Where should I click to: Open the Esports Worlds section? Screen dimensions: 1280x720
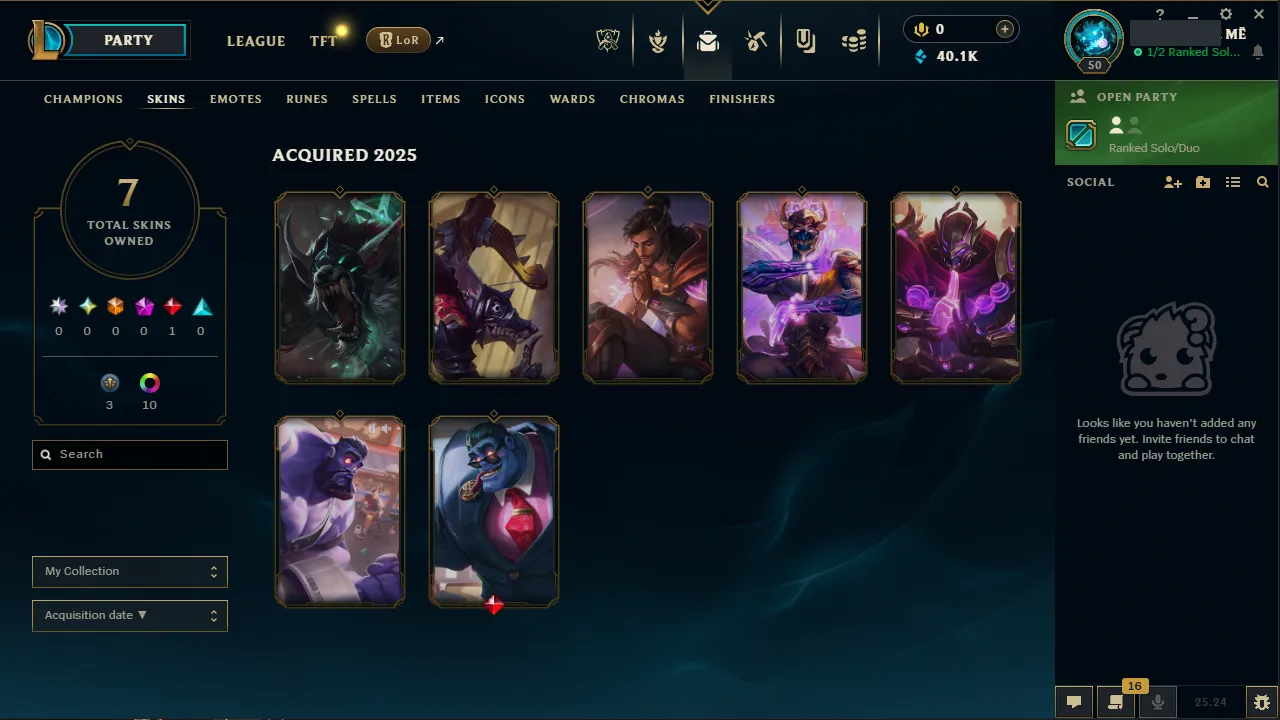[608, 41]
